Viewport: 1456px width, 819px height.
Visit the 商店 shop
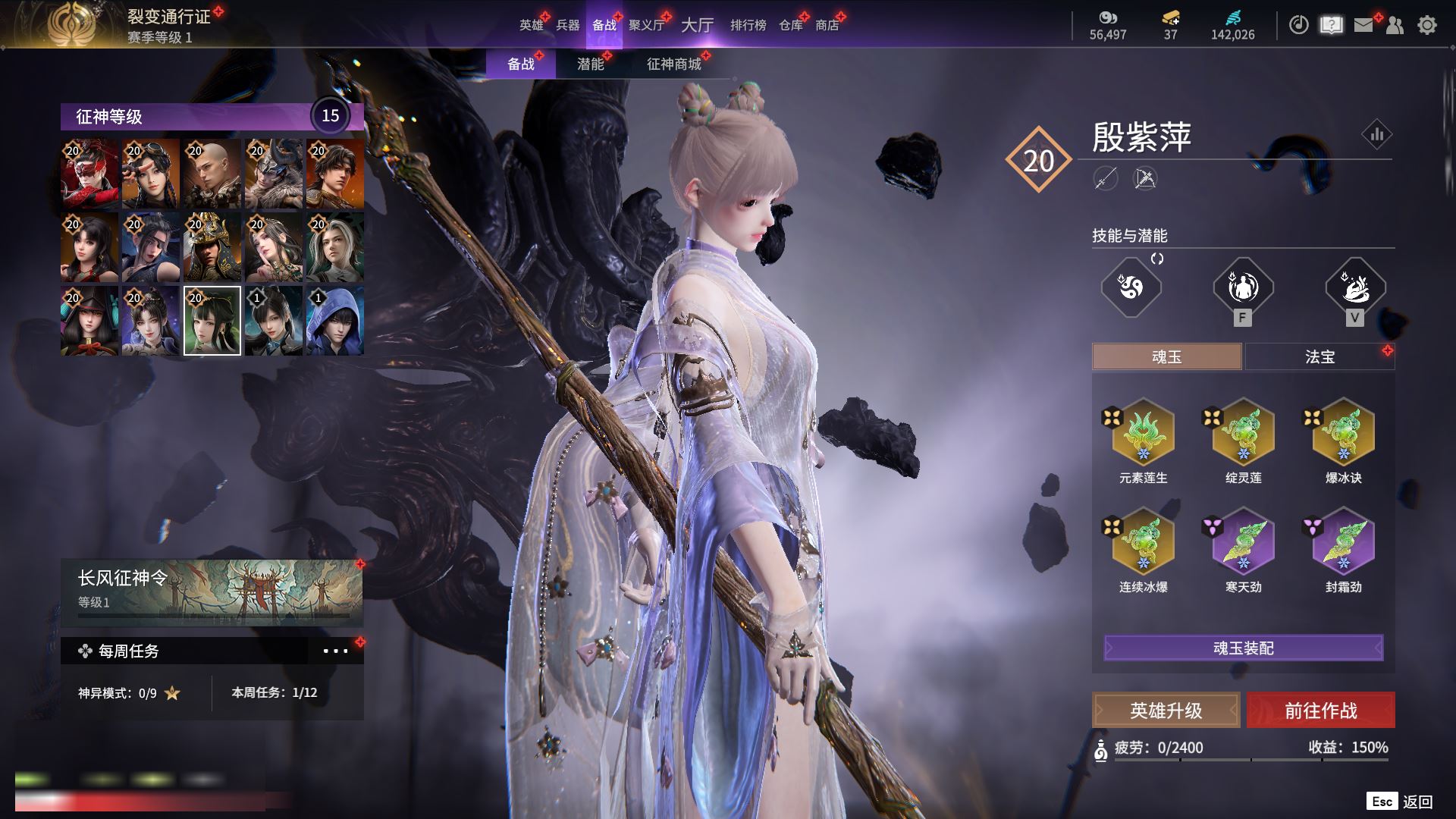pos(827,25)
